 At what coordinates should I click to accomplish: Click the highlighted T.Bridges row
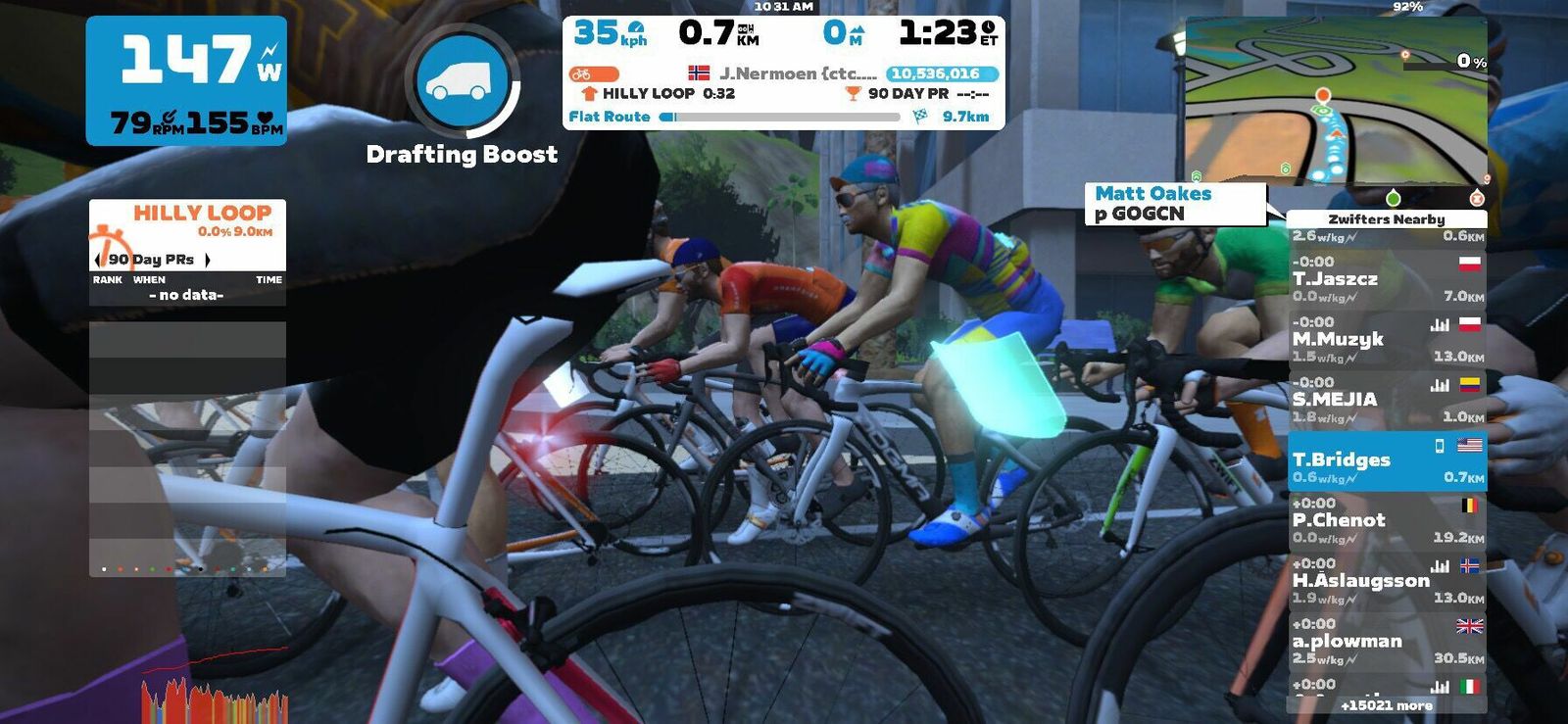(x=1386, y=460)
